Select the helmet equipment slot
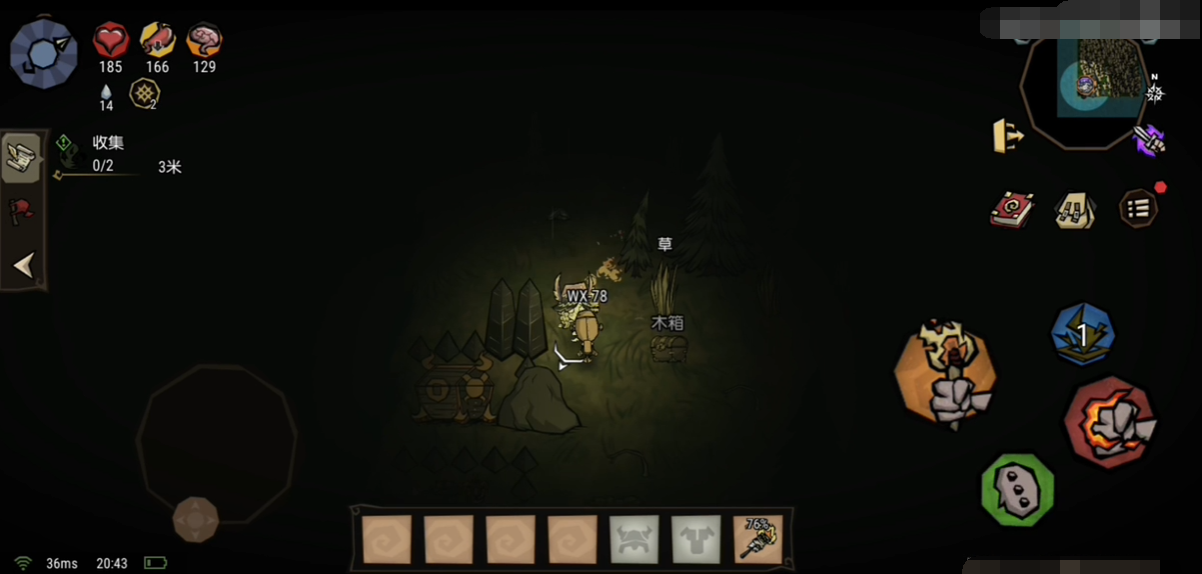 (x=634, y=540)
